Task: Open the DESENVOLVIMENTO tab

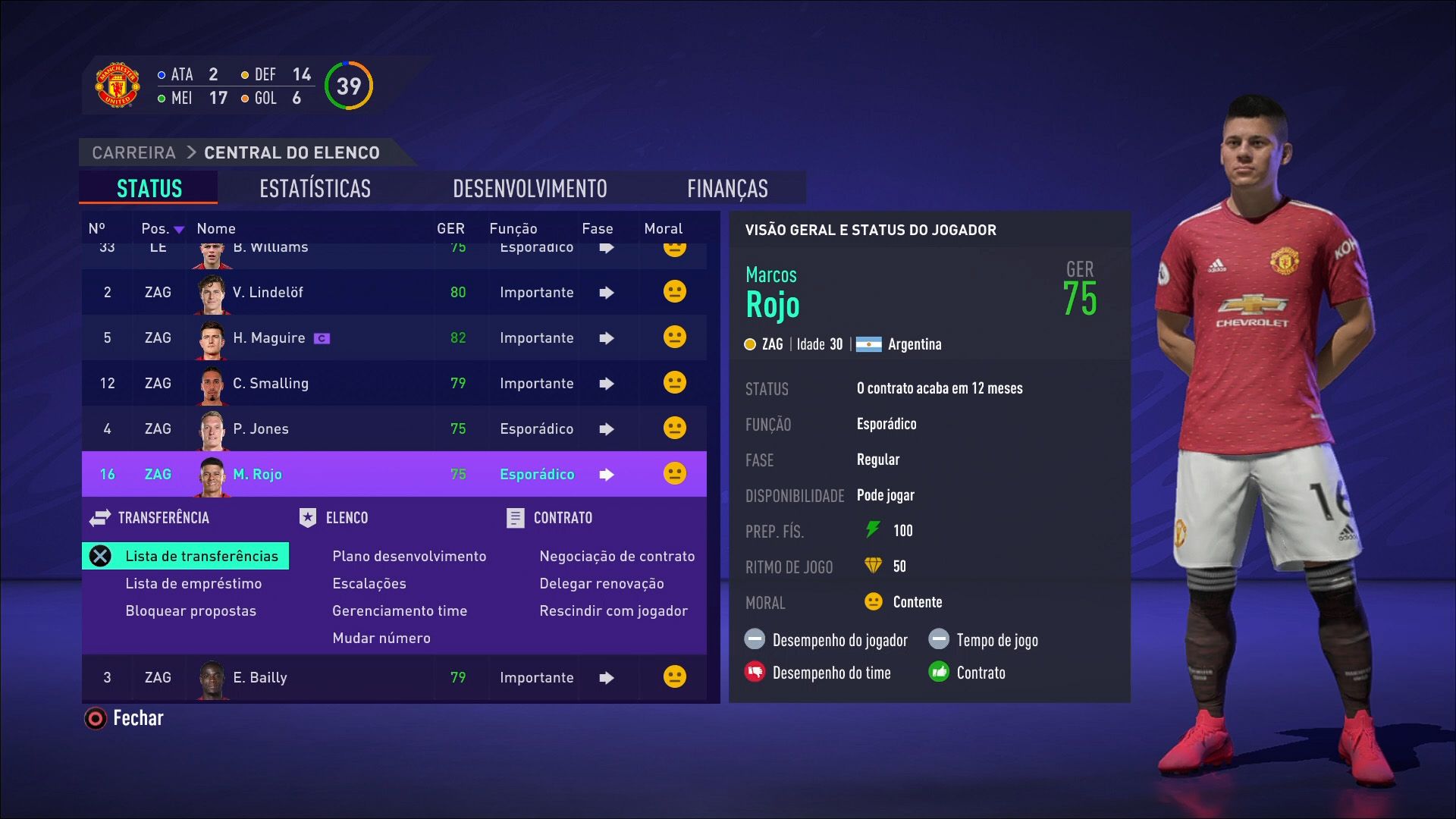Action: pyautogui.click(x=529, y=188)
